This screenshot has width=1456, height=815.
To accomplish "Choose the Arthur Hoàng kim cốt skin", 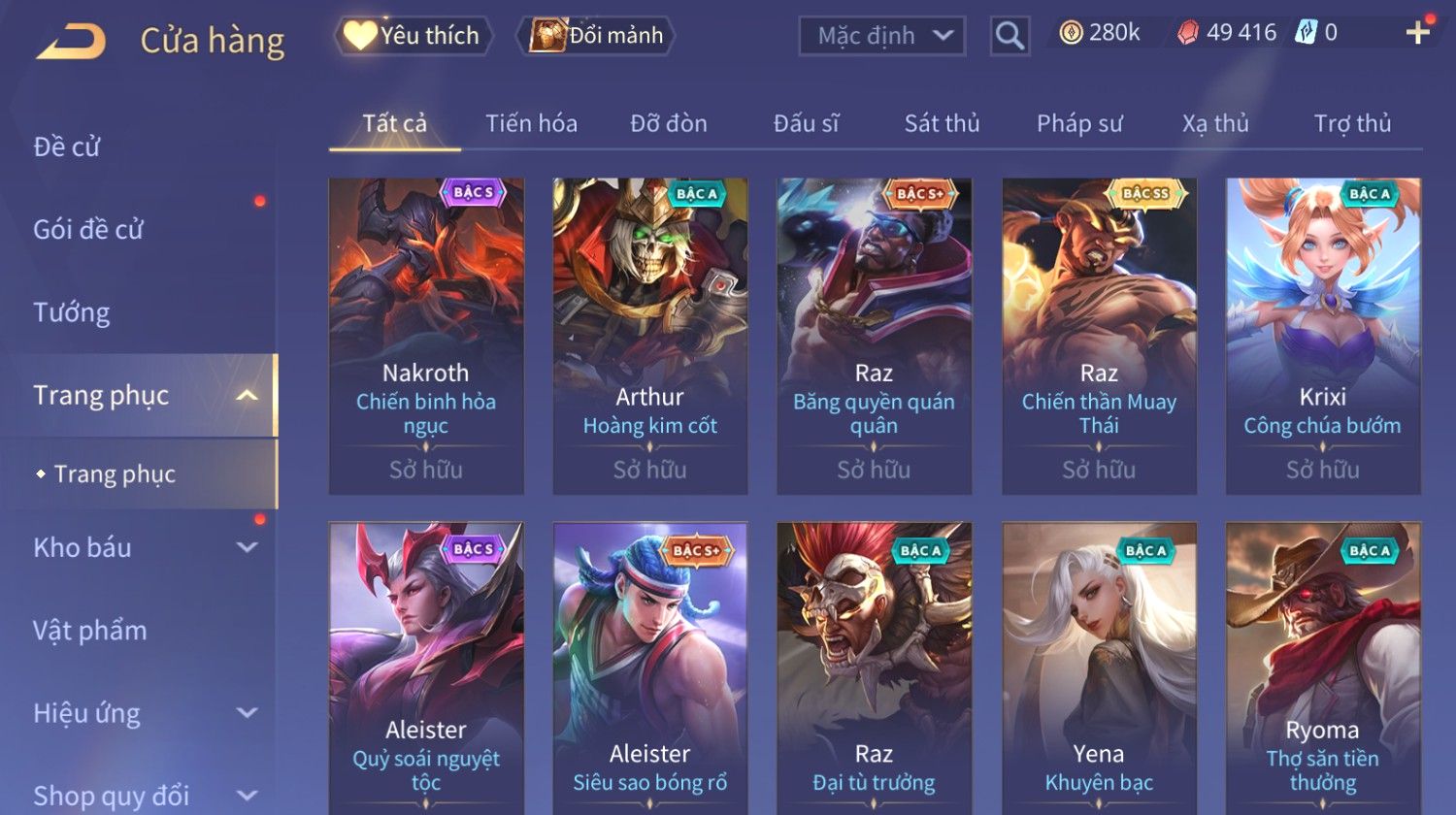I will click(x=650, y=336).
